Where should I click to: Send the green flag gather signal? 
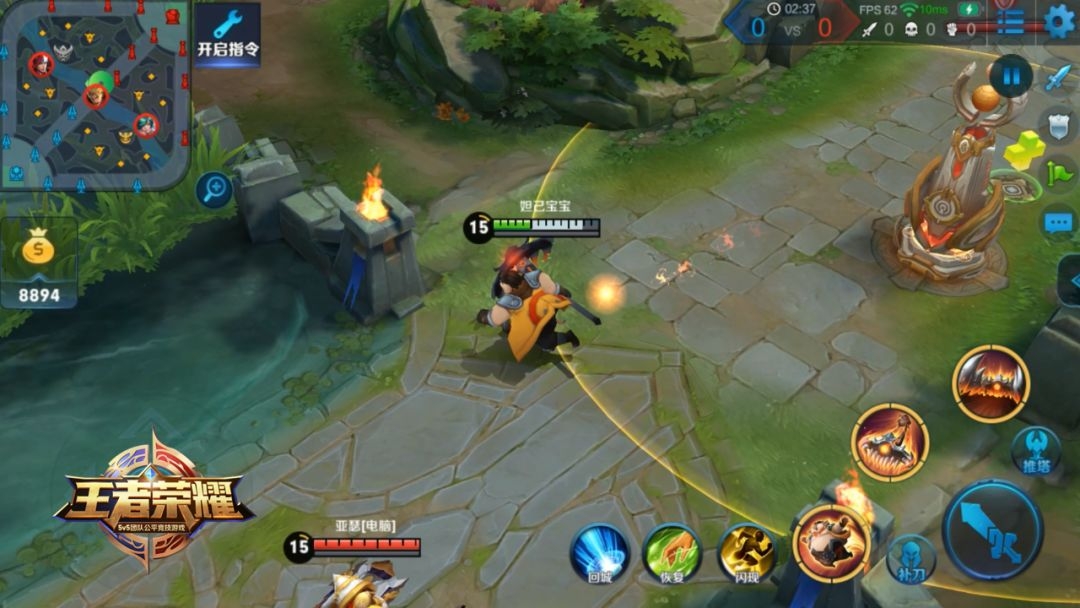click(1059, 173)
